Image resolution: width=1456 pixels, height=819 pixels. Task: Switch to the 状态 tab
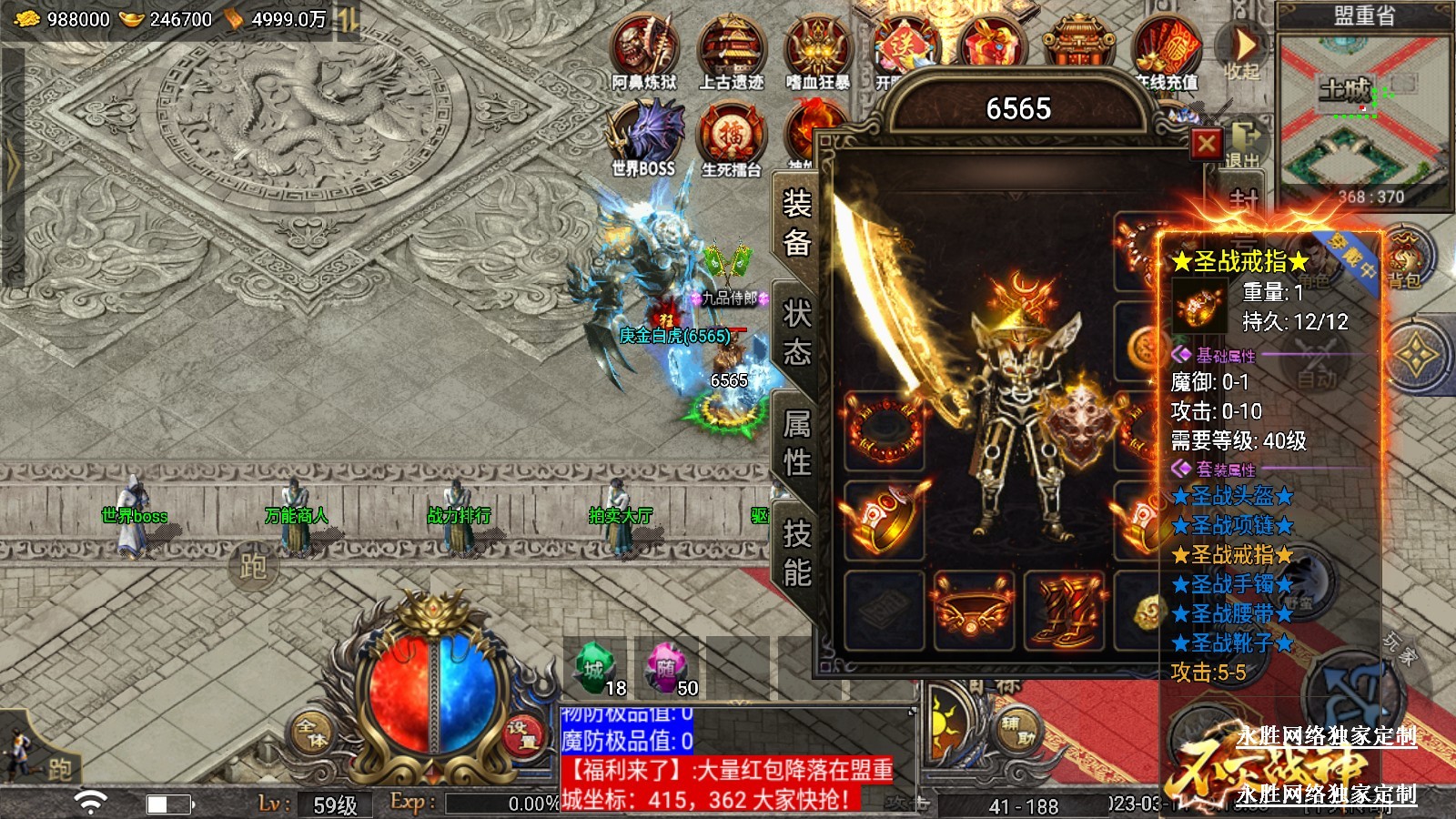click(796, 332)
